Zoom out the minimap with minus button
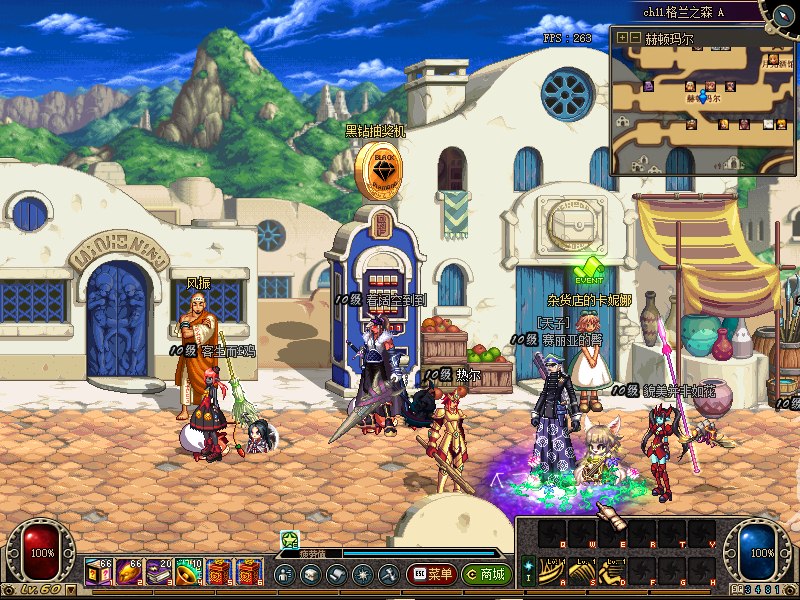 point(635,38)
